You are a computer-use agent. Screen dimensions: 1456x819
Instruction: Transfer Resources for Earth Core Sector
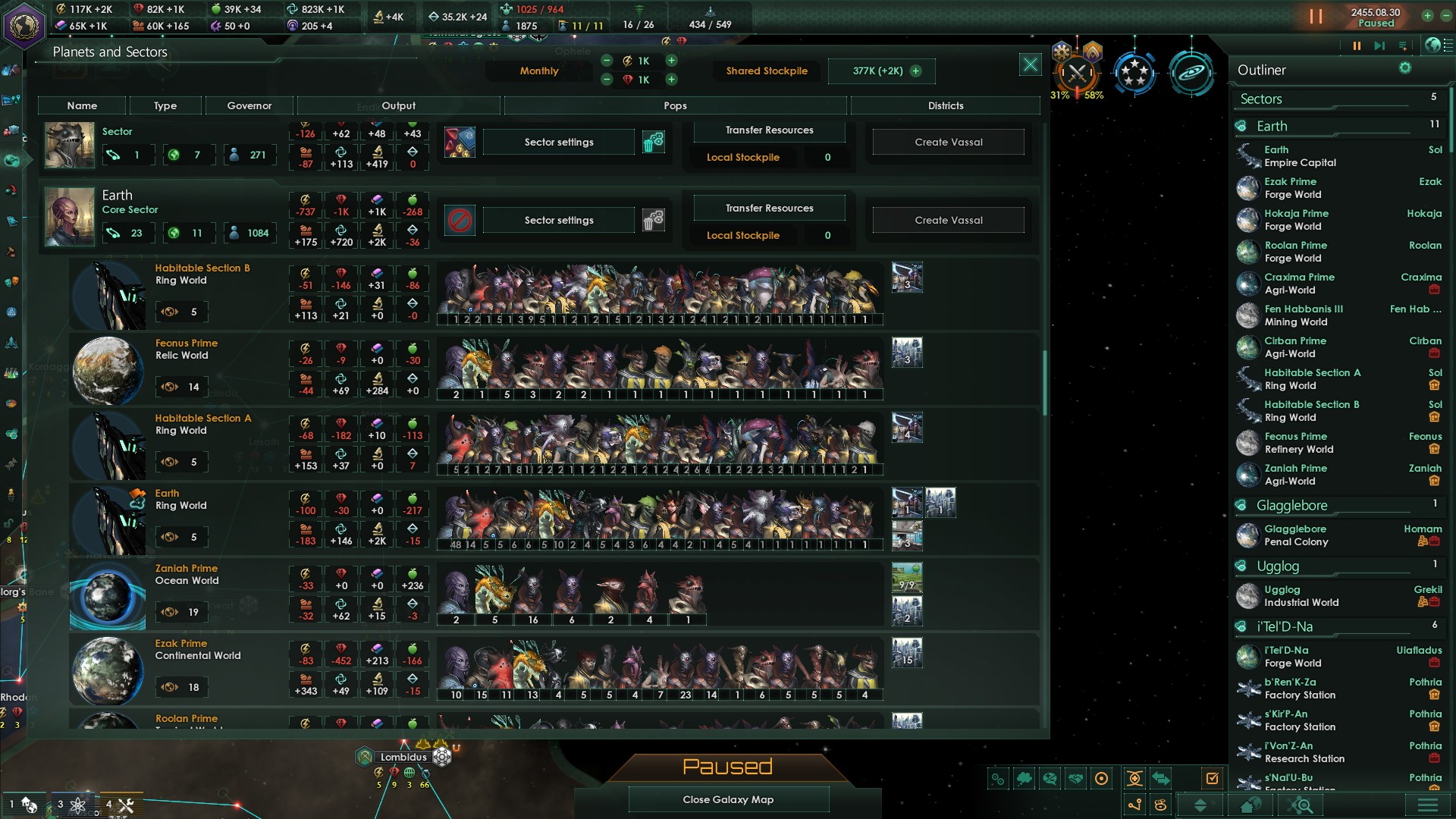[x=769, y=209]
